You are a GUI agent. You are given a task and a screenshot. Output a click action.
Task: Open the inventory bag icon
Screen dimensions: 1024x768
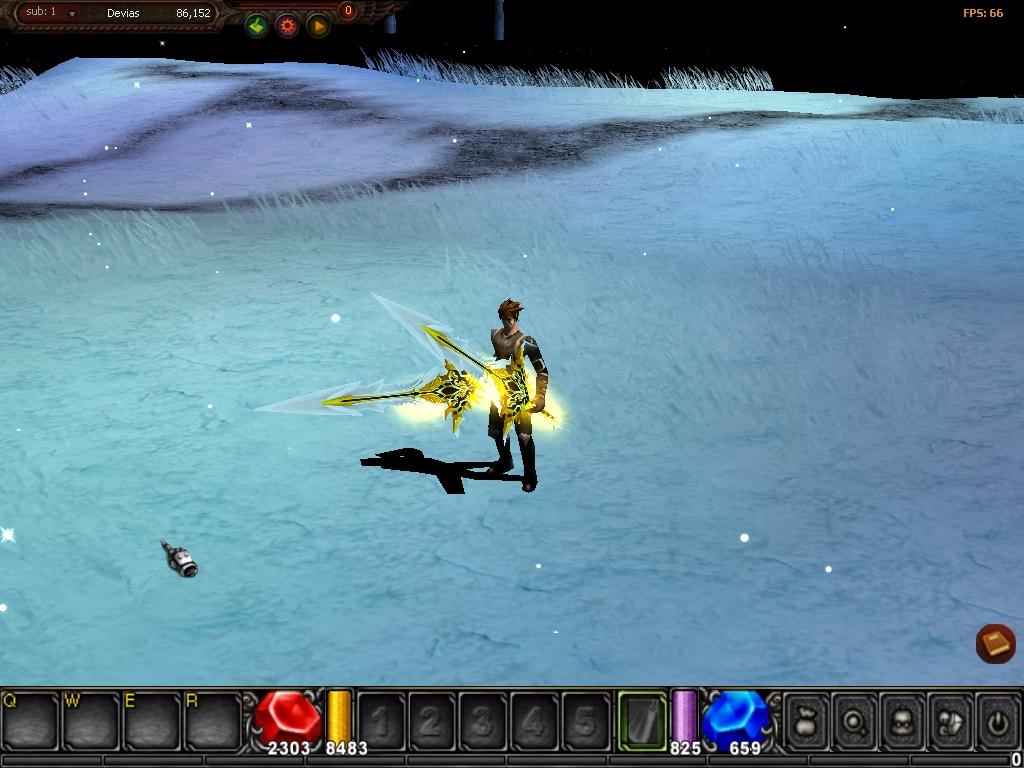tap(807, 720)
